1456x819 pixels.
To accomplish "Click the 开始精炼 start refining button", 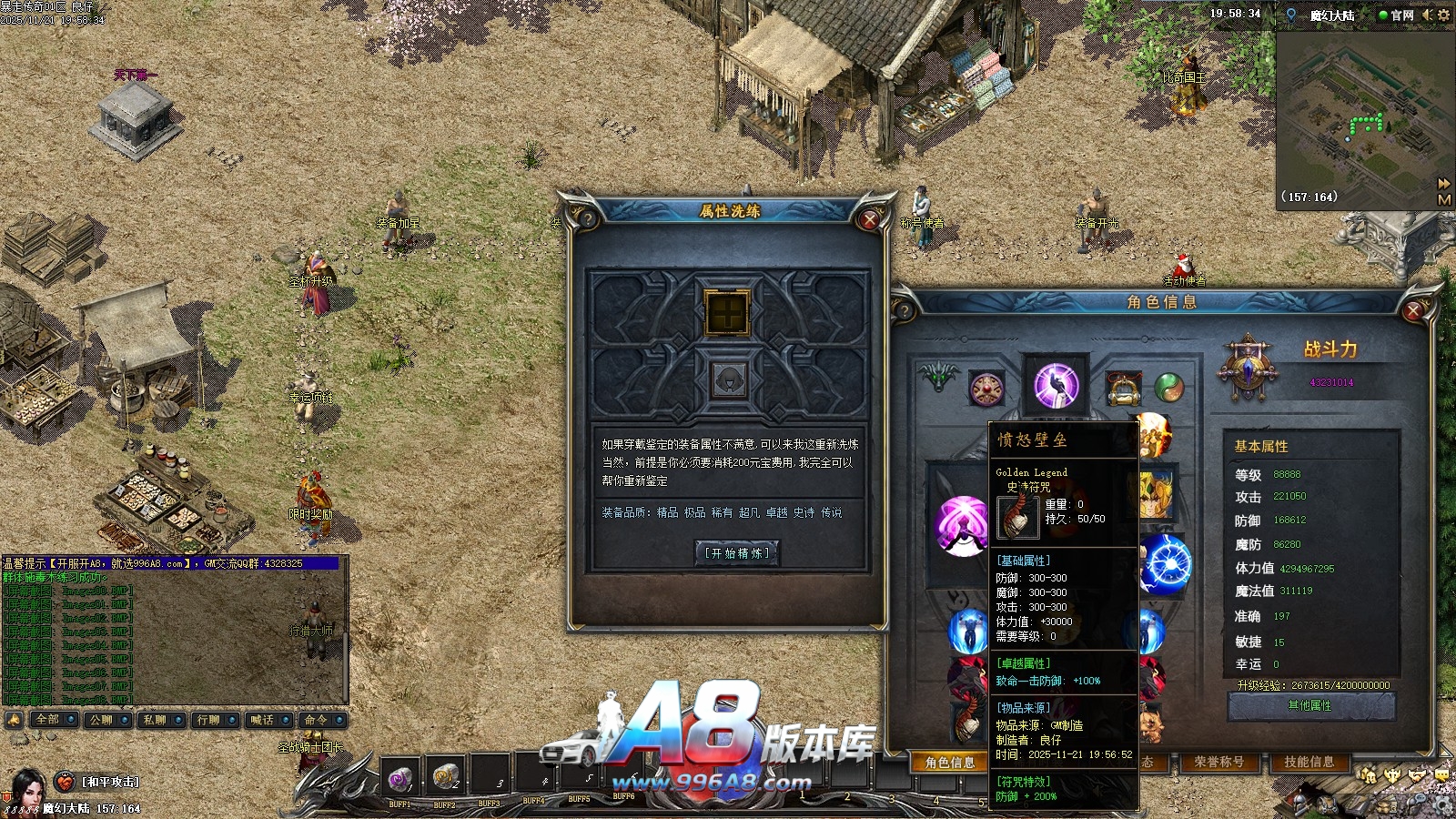I will tap(737, 552).
